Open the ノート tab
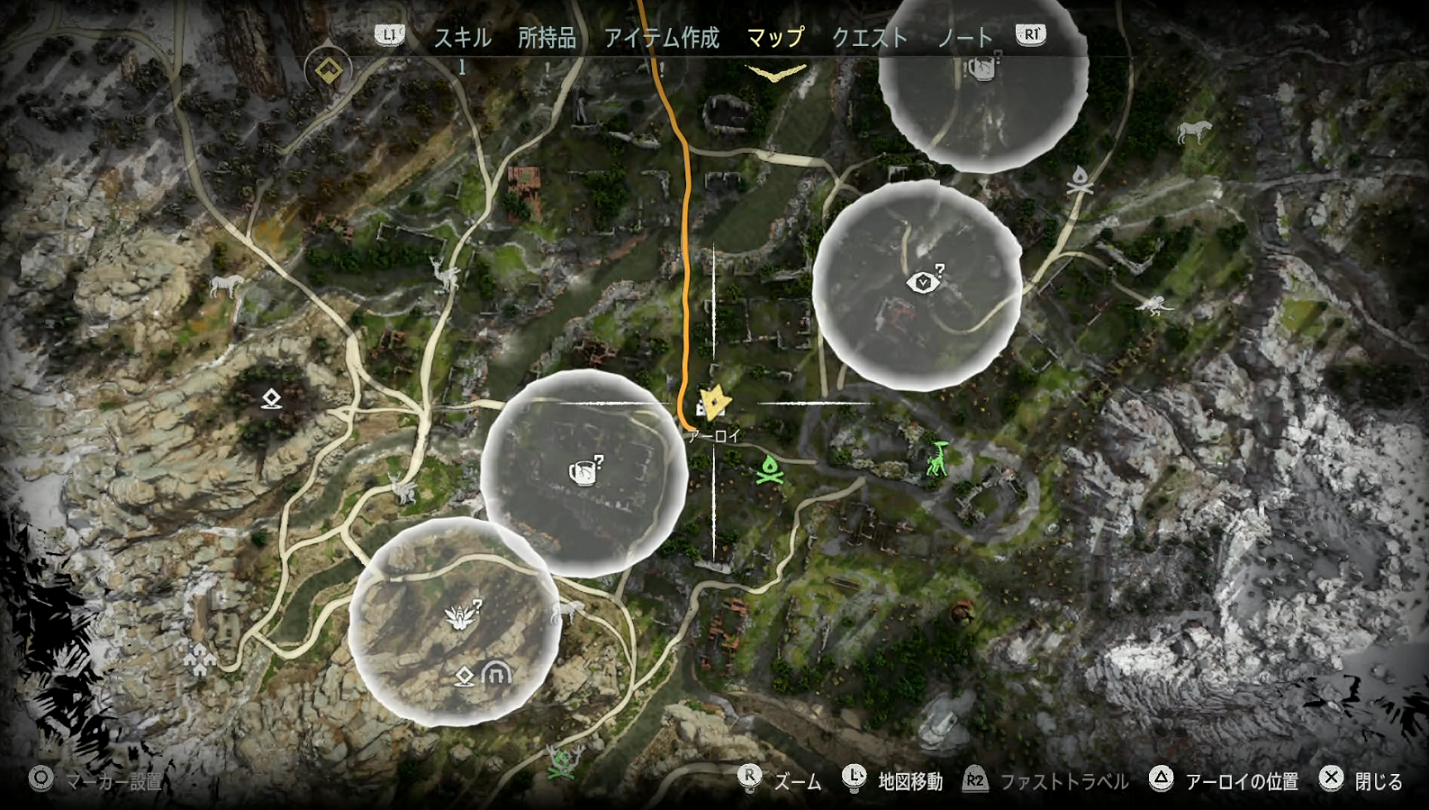Image resolution: width=1429 pixels, height=810 pixels. pyautogui.click(x=965, y=38)
